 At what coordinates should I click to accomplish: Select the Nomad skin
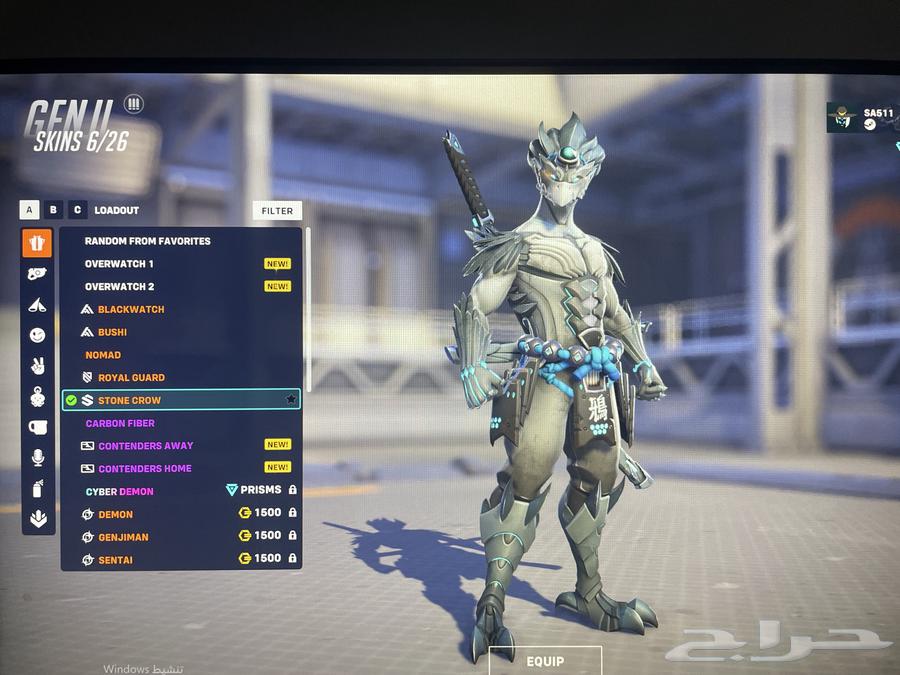[103, 355]
